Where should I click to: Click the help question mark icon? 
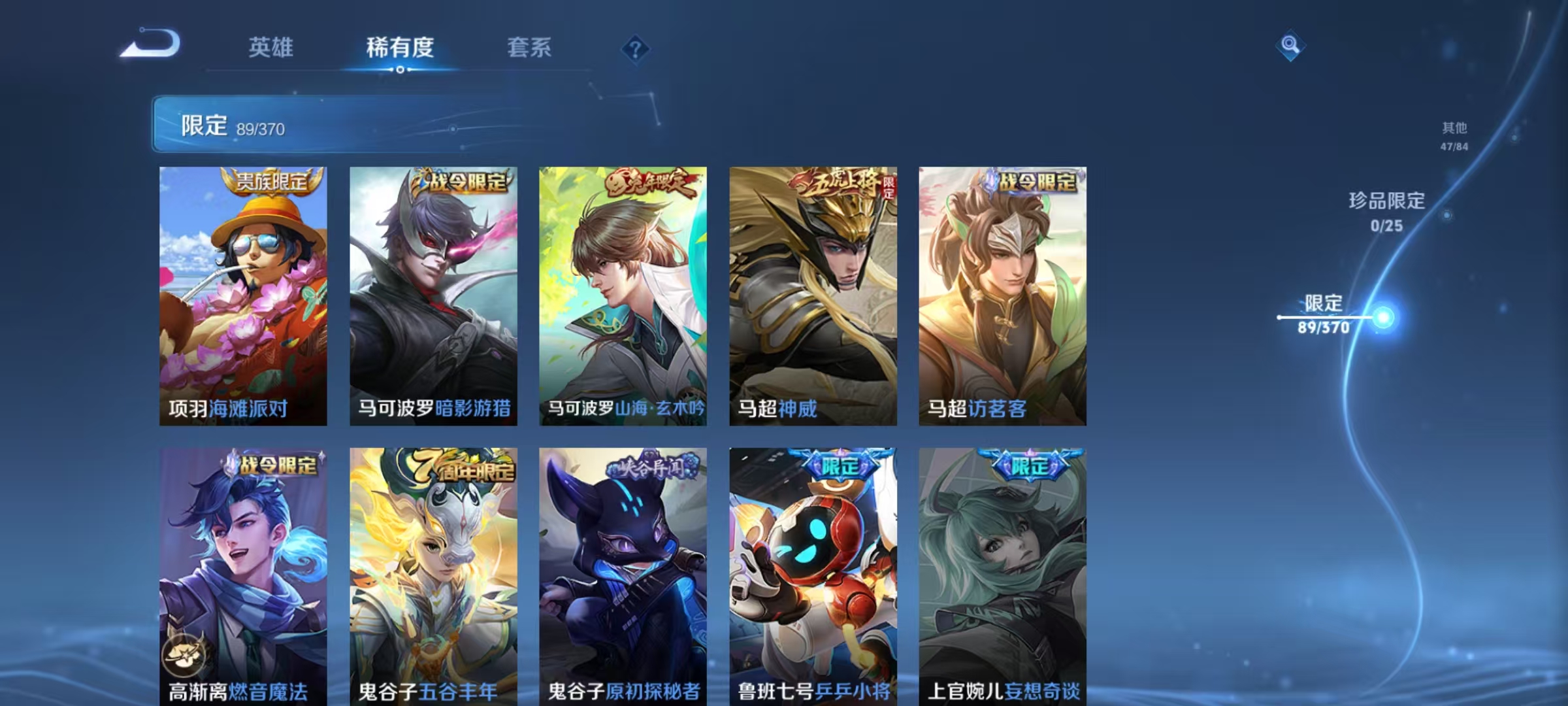pyautogui.click(x=637, y=49)
